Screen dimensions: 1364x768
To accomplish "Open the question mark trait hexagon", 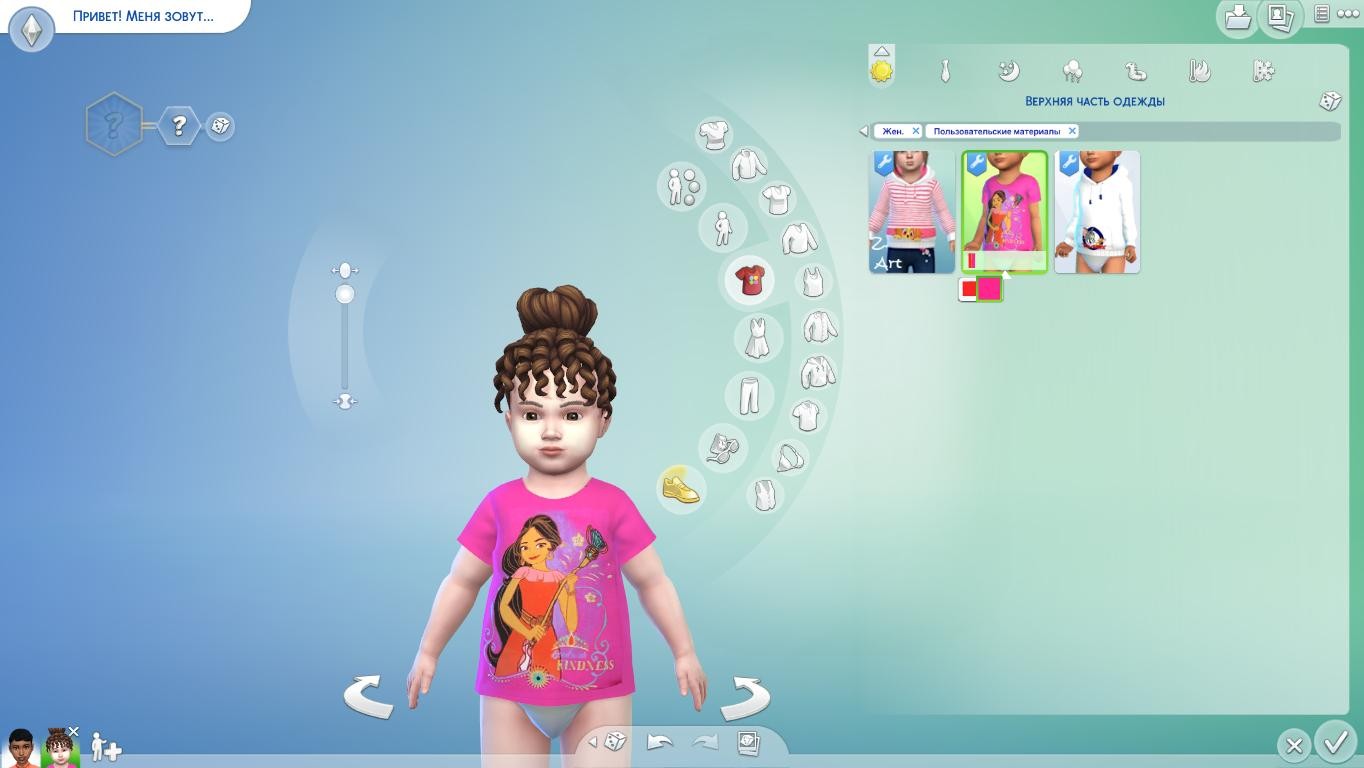I will pos(179,125).
